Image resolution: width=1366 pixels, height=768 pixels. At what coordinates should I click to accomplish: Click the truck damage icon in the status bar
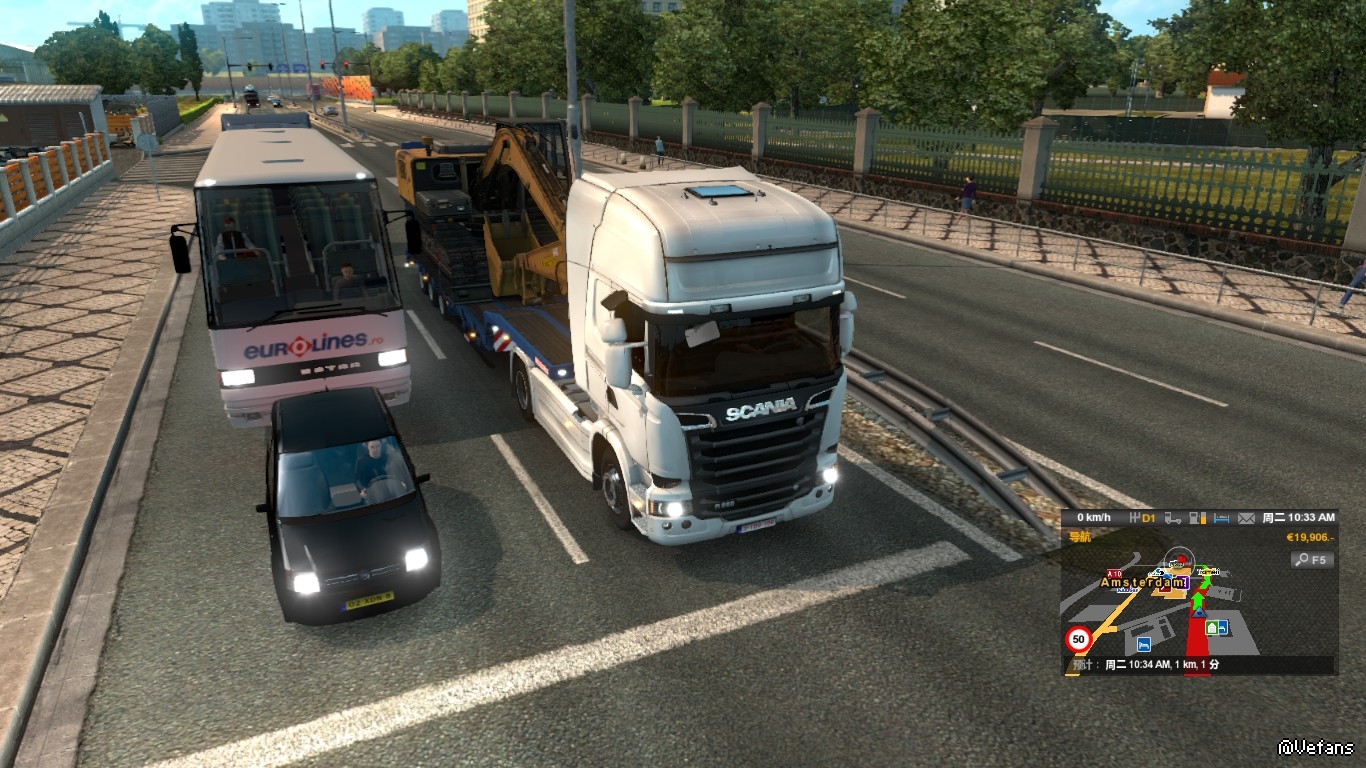point(1174,518)
